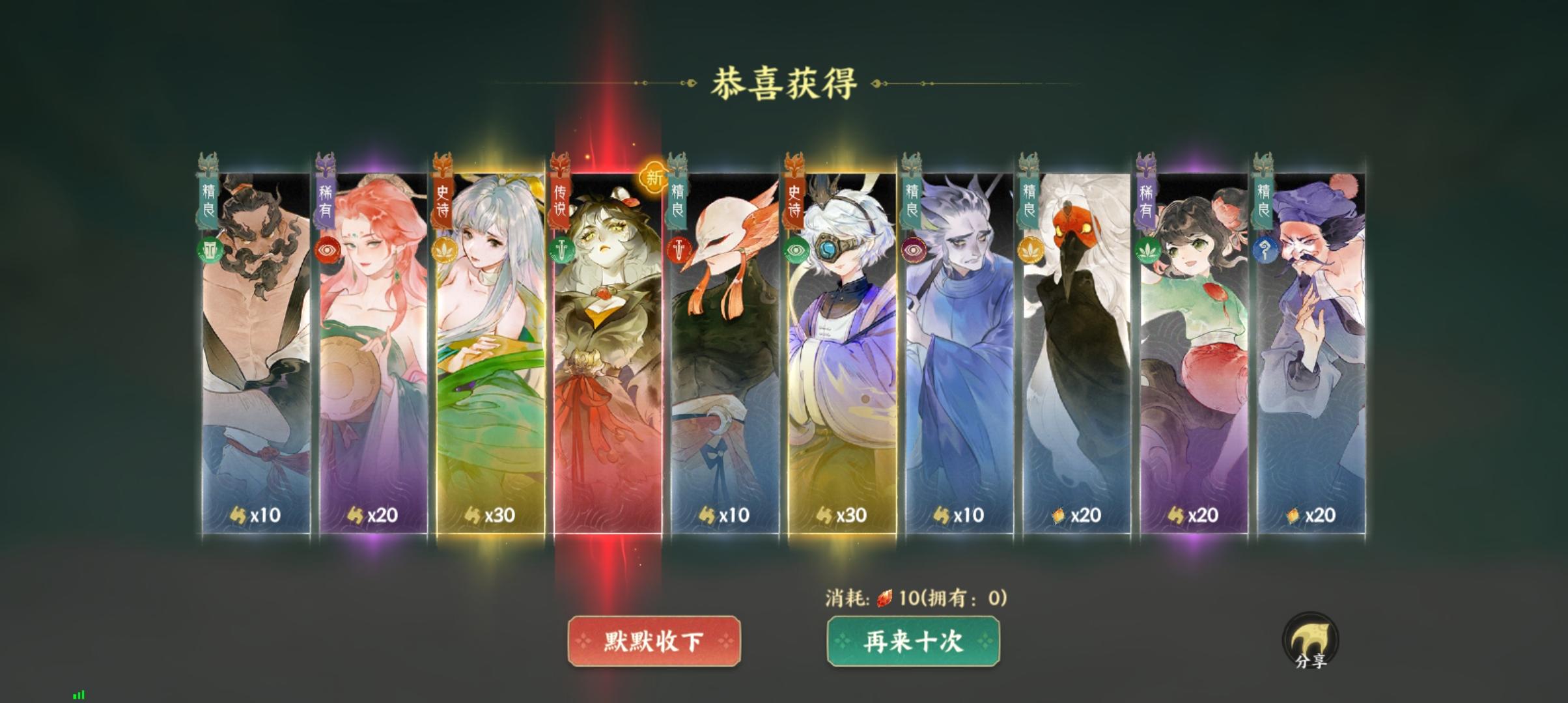Click the 新 new badge on the legendary card
The height and width of the screenshot is (703, 1568).
coord(652,178)
